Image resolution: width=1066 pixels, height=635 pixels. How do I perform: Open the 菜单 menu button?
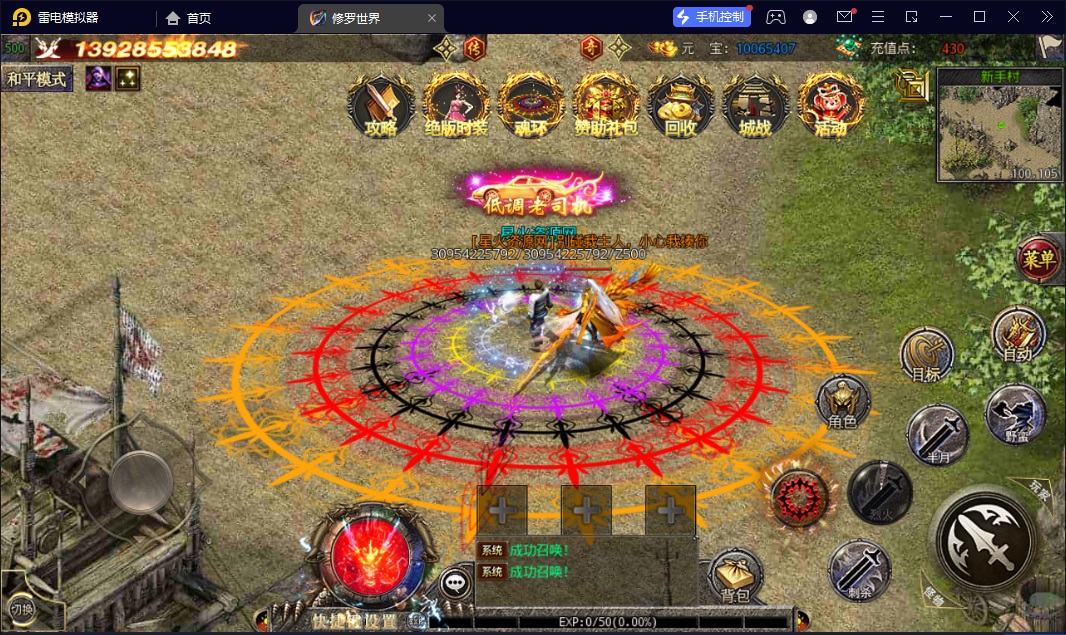1040,260
